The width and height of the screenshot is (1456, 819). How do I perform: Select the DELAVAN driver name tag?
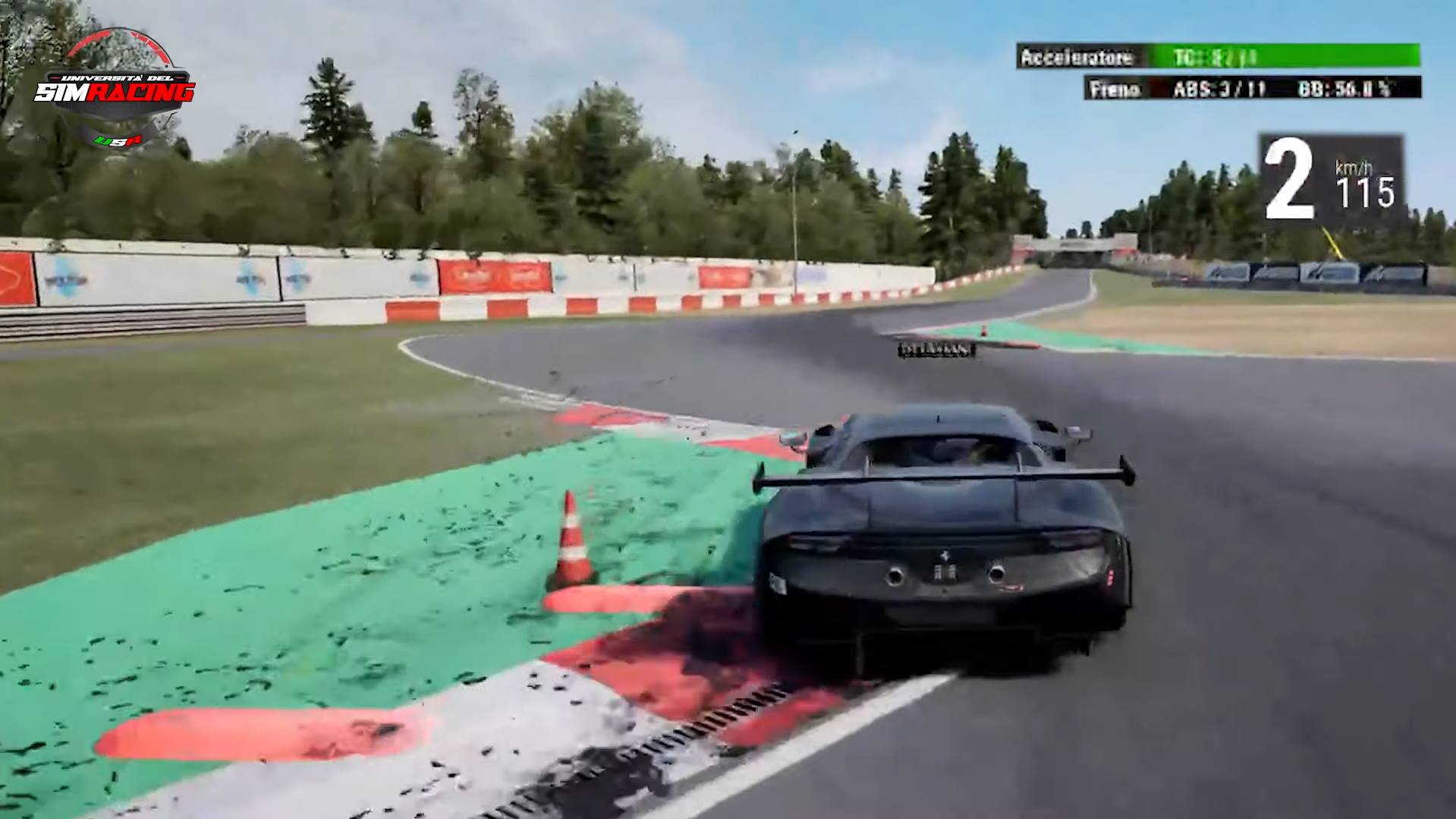pos(936,348)
